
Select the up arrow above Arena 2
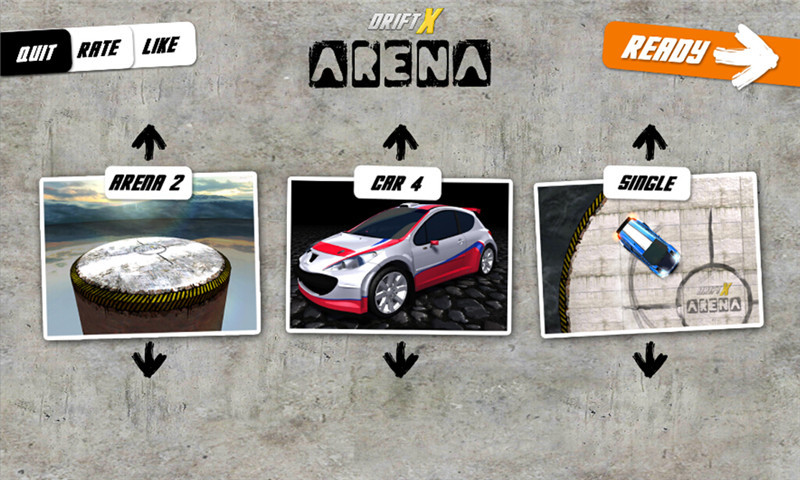point(149,141)
